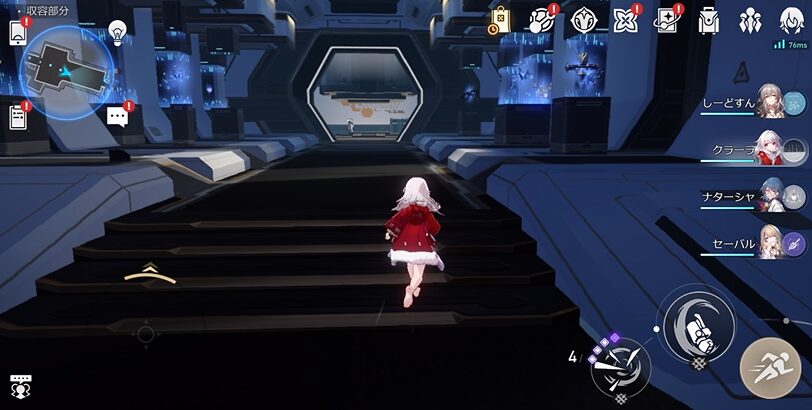Toggle the sprint running button
Viewport: 812px width, 410px height.
click(769, 367)
